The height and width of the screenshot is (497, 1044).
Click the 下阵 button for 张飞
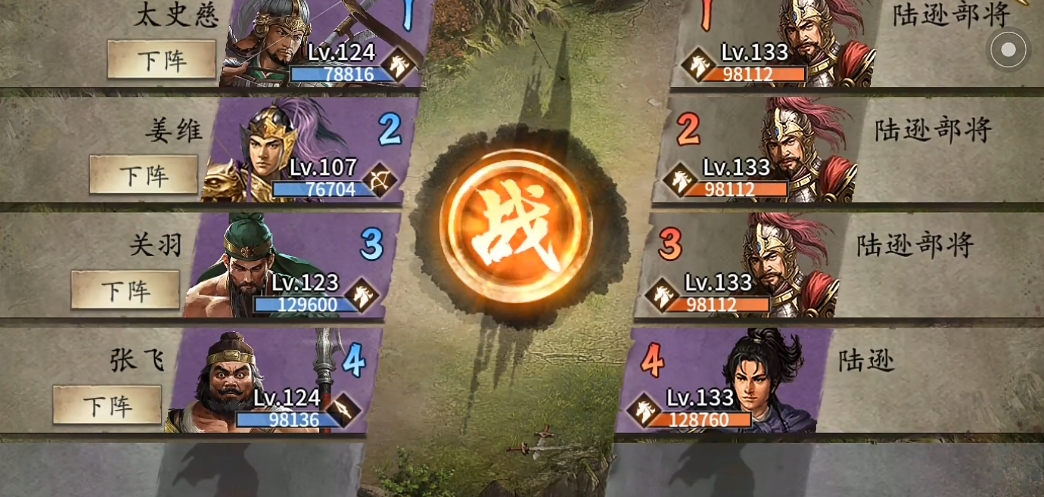point(107,405)
